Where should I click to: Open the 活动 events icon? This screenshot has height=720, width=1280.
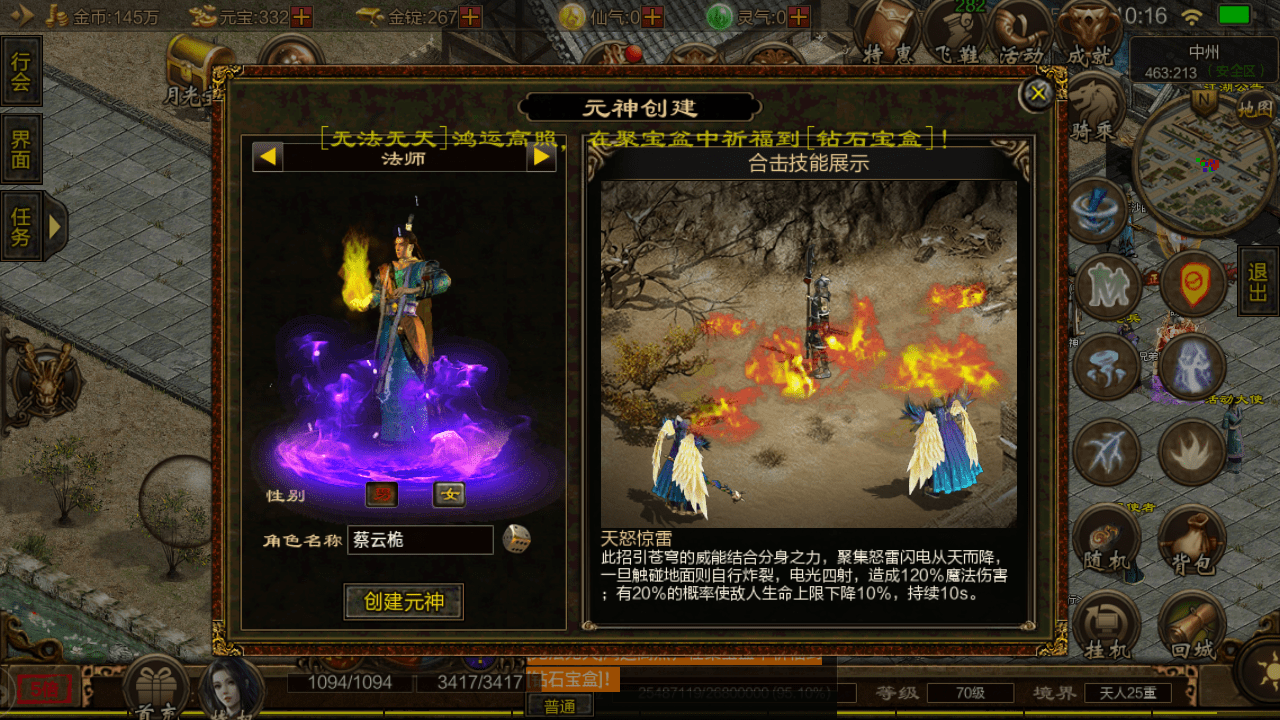(1022, 30)
